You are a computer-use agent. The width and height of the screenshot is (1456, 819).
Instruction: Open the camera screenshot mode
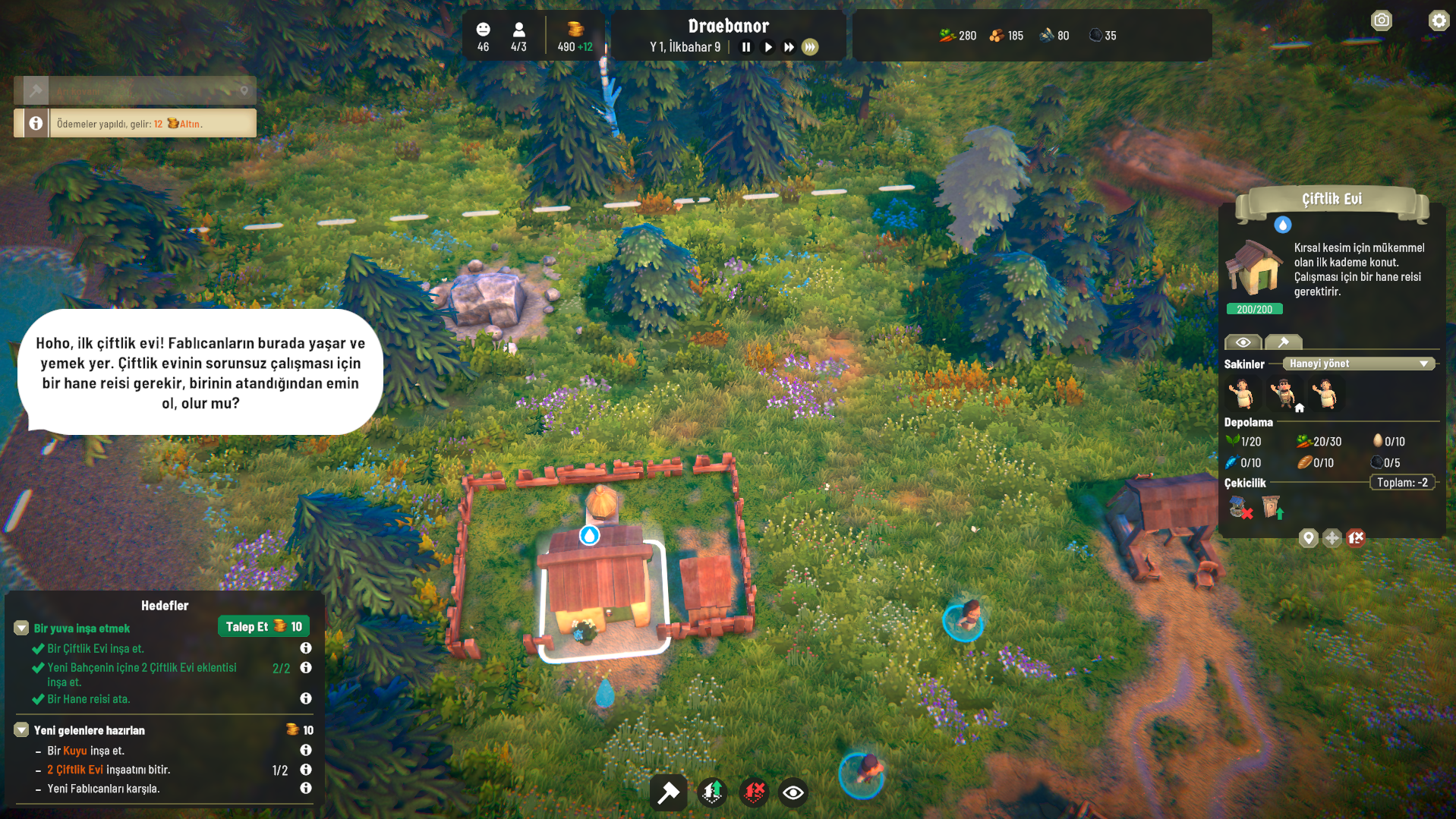(x=1382, y=20)
